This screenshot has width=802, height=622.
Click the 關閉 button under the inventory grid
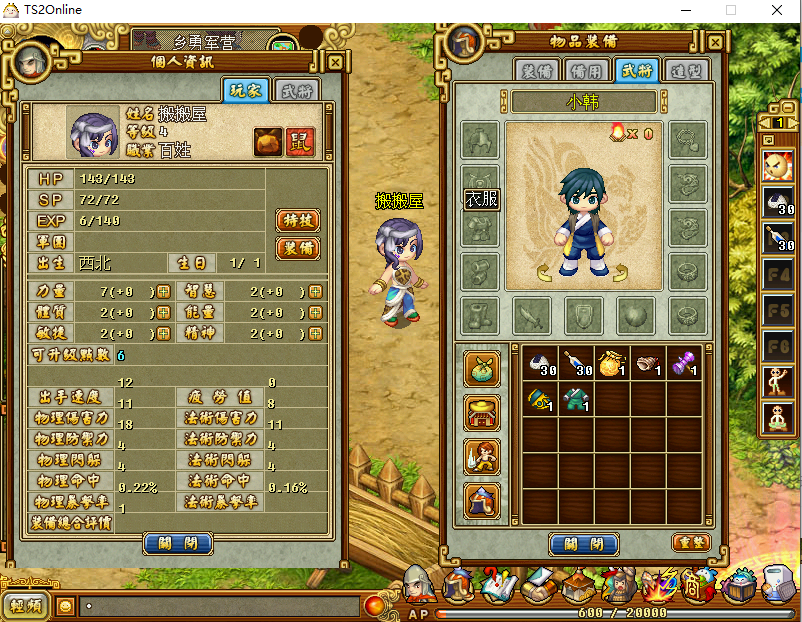click(x=584, y=544)
